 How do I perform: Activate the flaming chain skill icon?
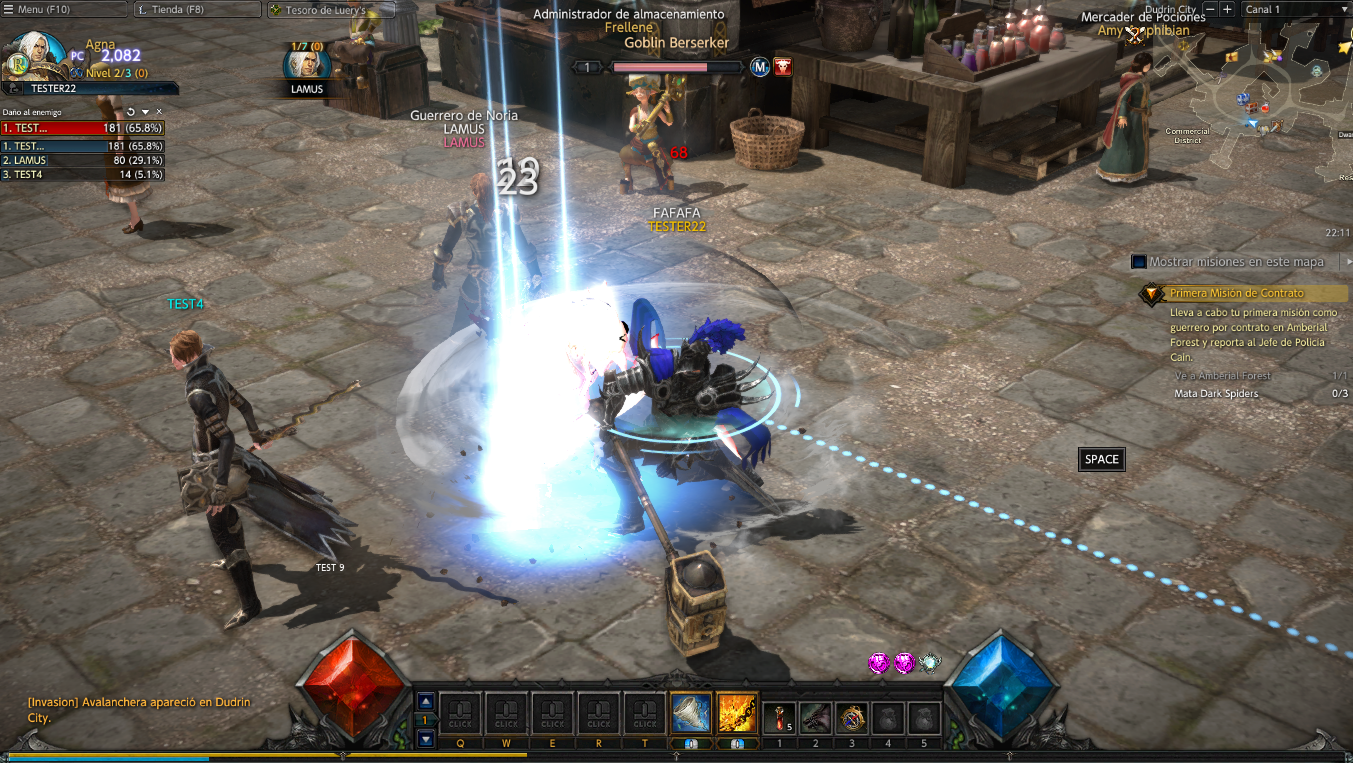737,713
